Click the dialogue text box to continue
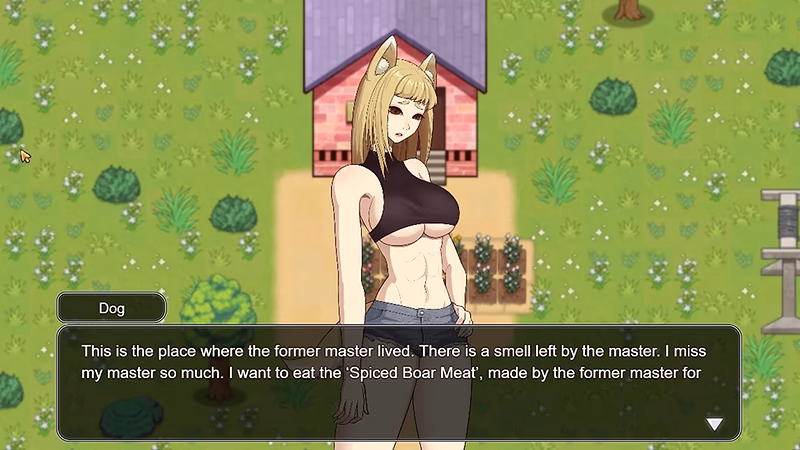Viewport: 800px width, 450px height. (398, 382)
